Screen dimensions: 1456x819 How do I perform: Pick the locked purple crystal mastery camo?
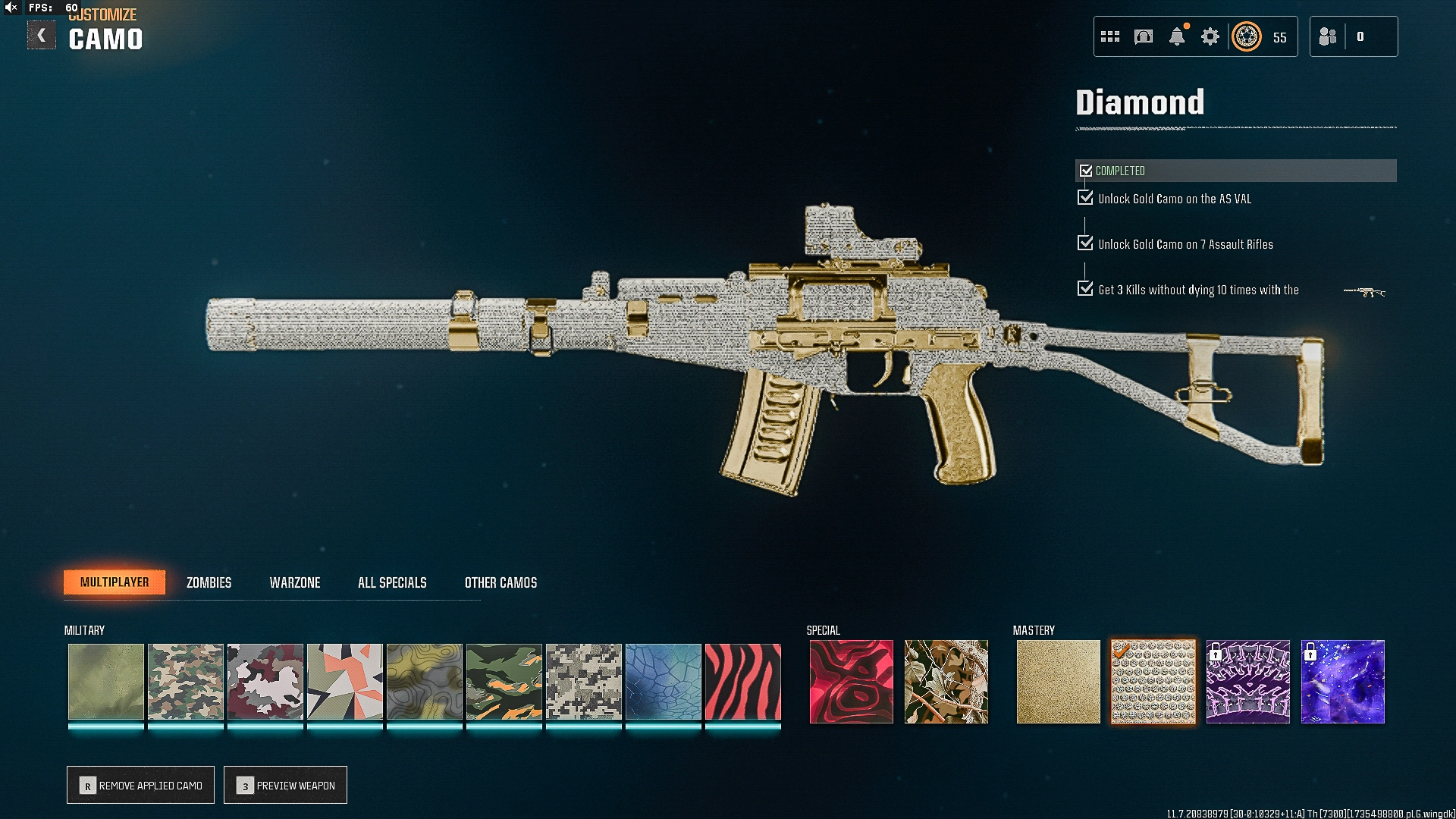[1247, 682]
